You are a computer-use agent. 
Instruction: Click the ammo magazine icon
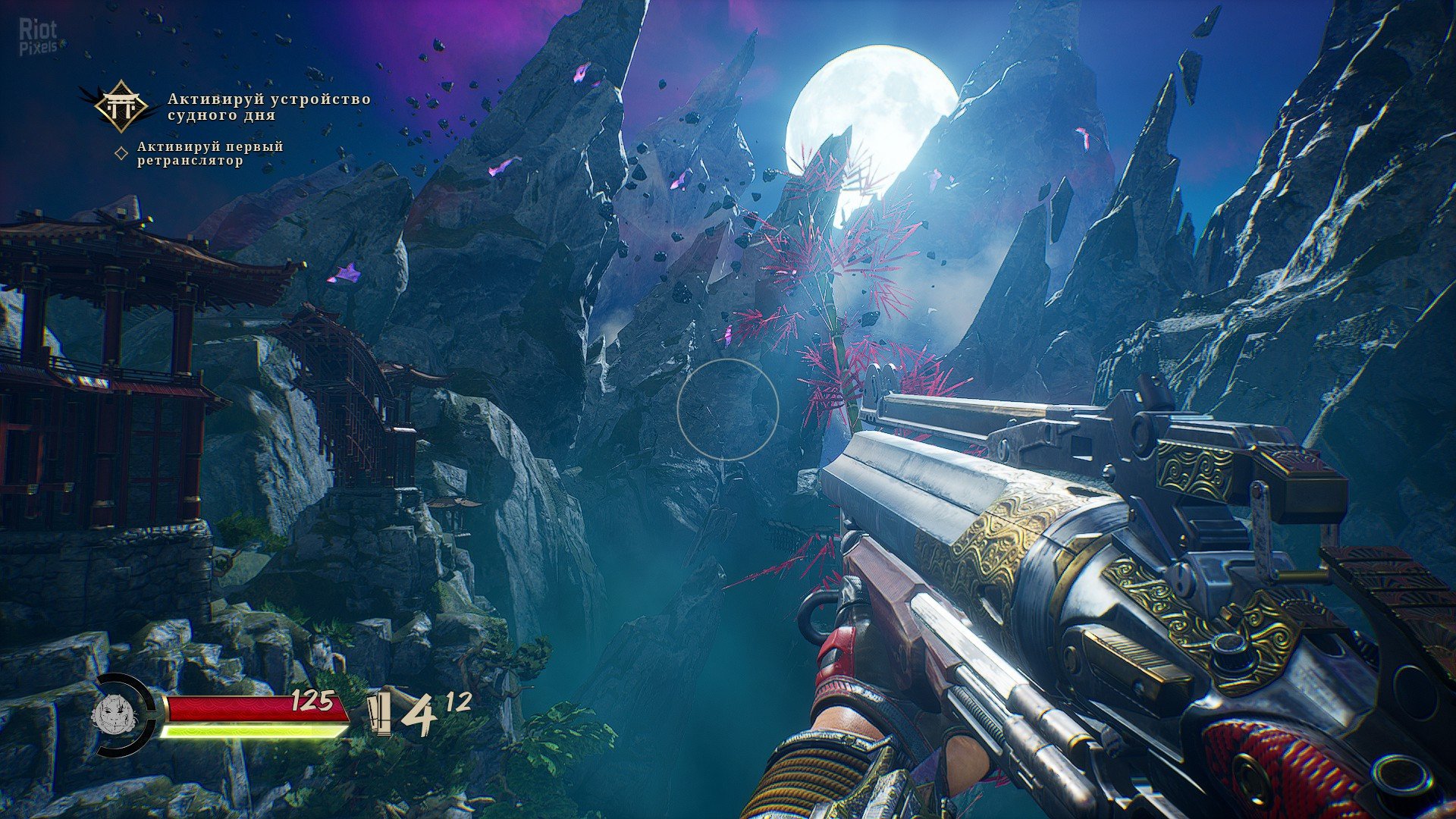379,714
